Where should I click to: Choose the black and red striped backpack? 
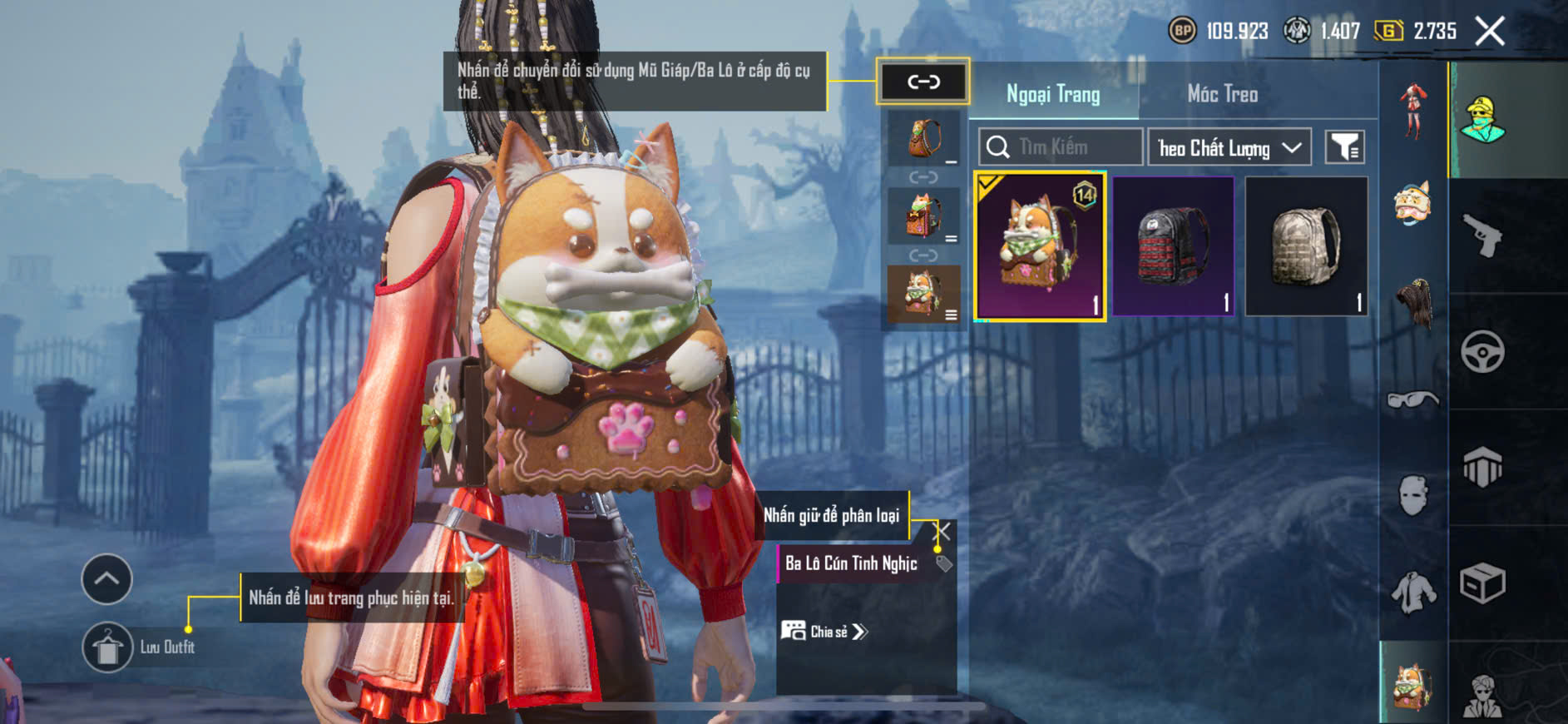tap(1173, 246)
